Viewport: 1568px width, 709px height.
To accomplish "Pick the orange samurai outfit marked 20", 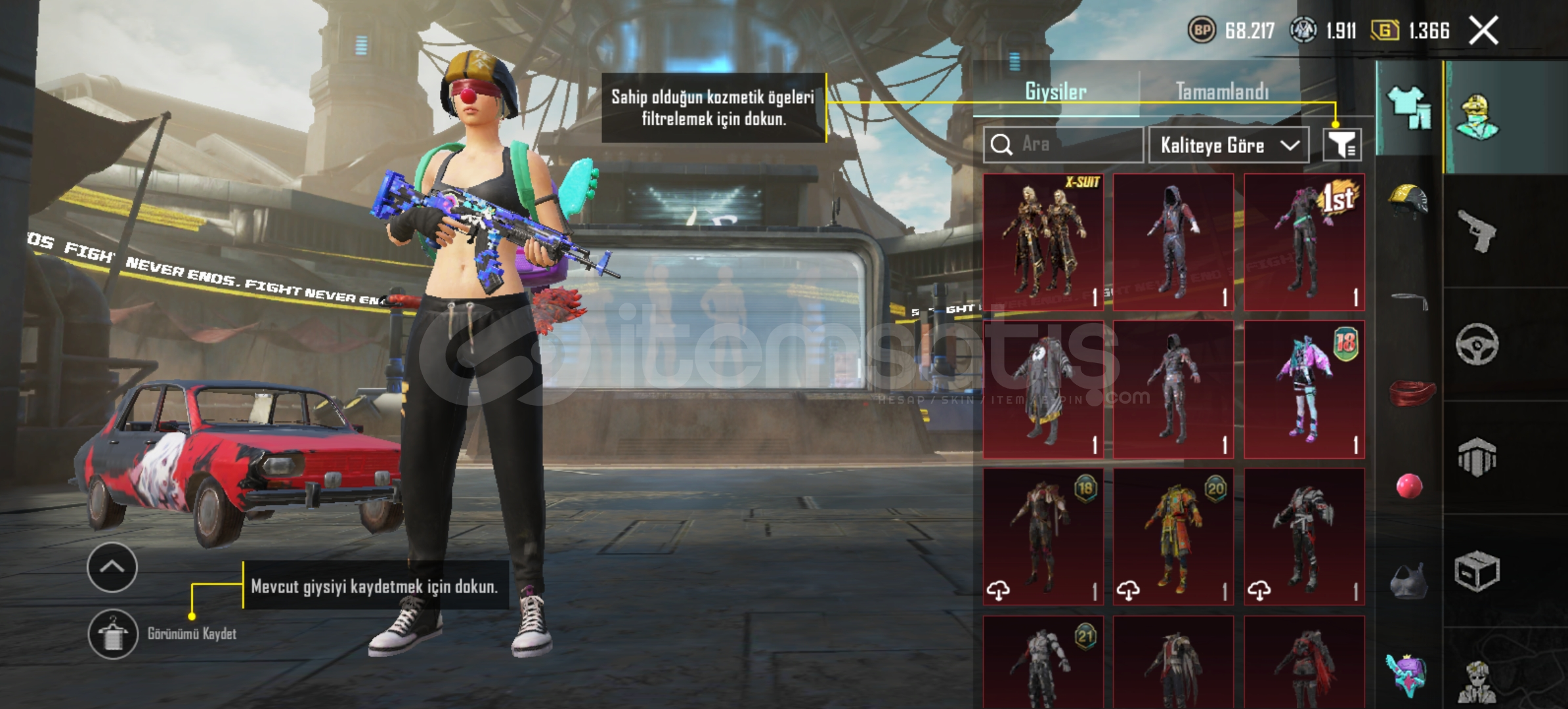I will [x=1173, y=537].
